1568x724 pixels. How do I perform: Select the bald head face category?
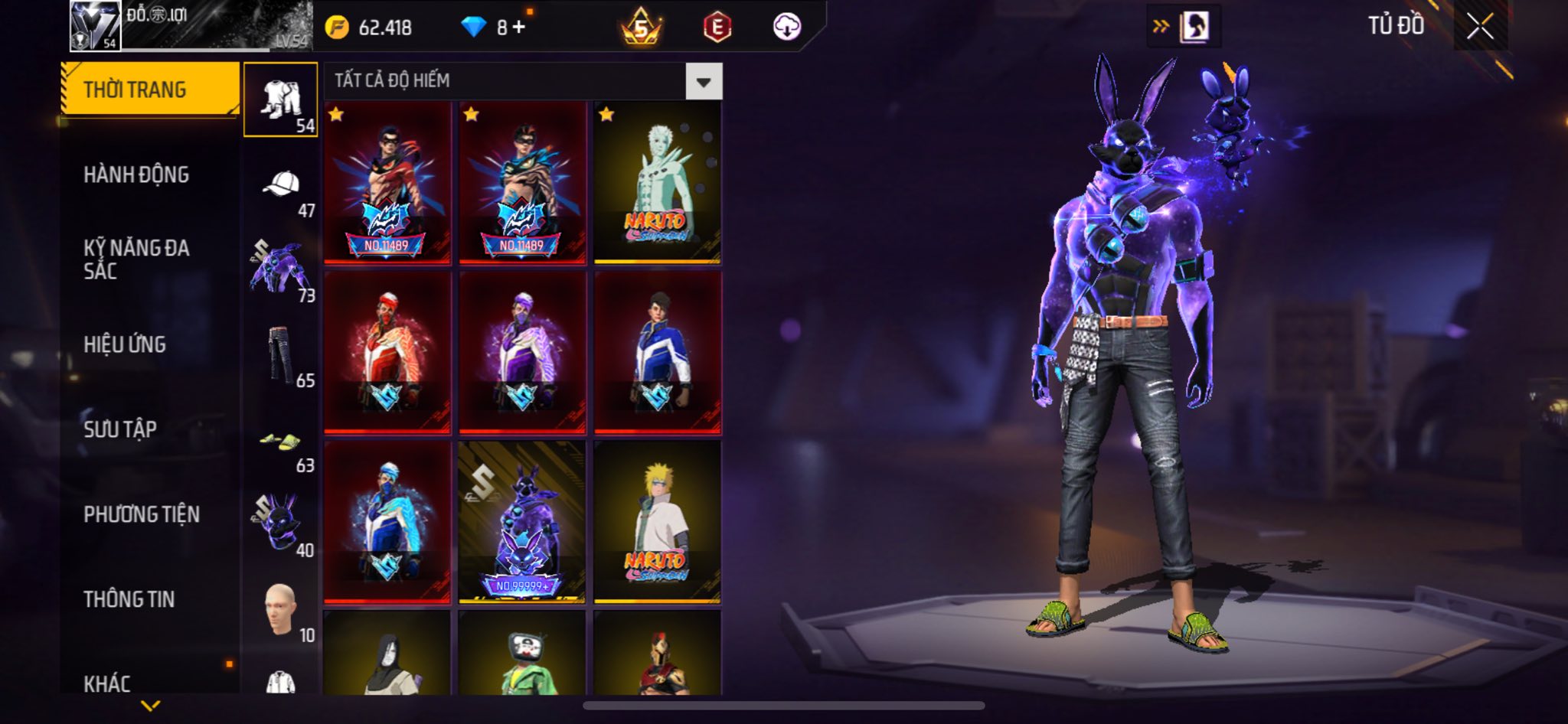tap(281, 611)
